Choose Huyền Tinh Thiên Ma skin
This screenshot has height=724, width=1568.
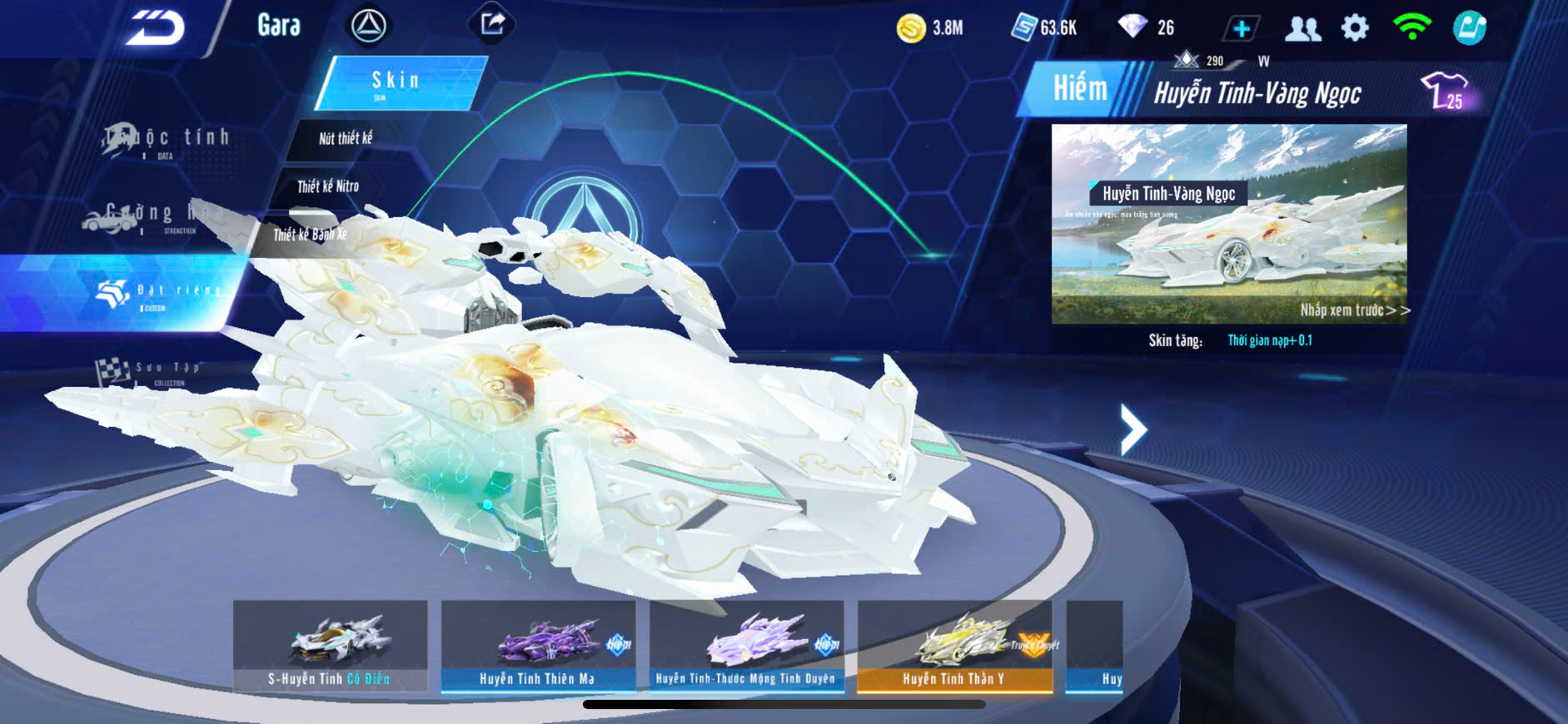538,646
